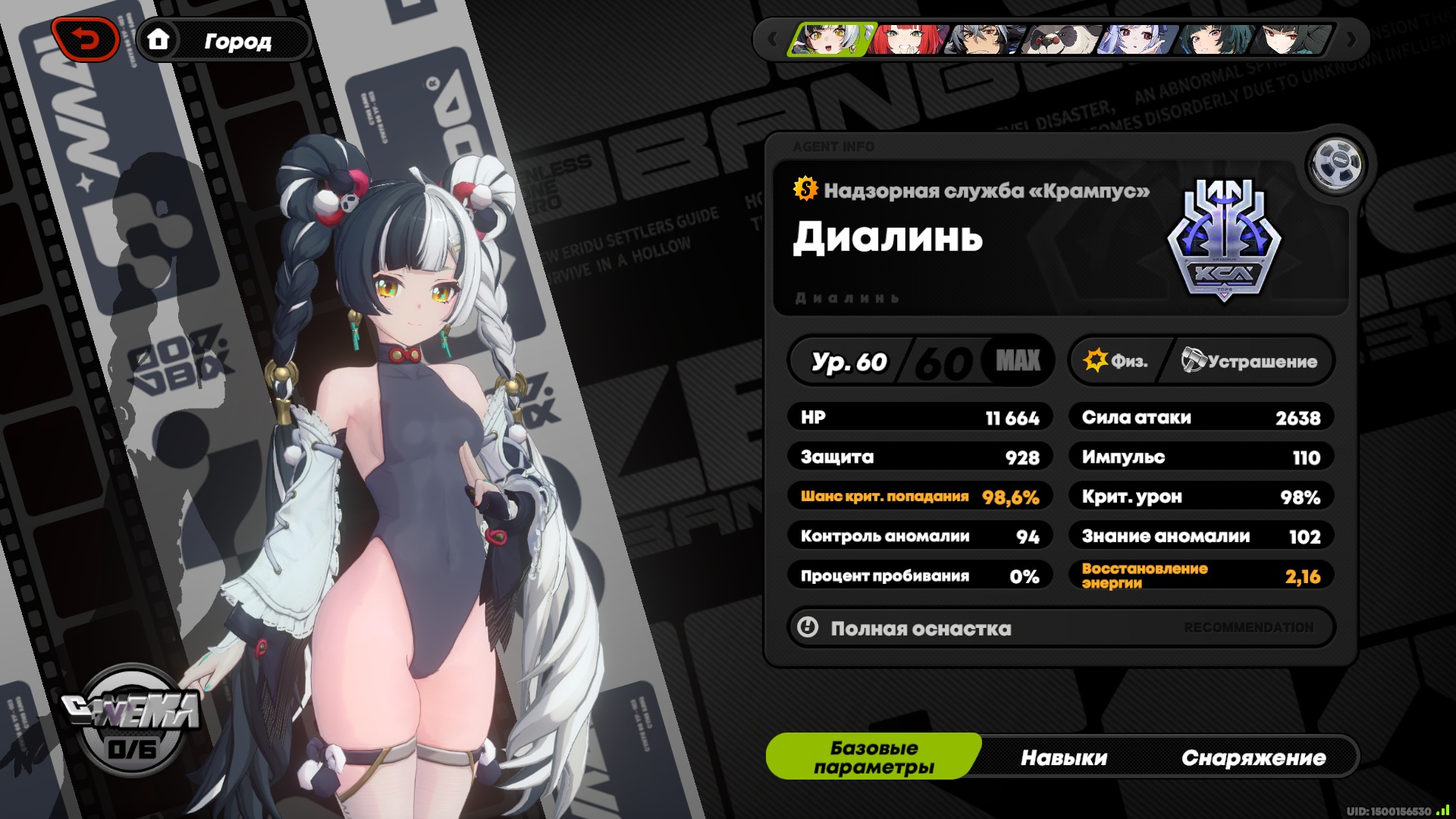The height and width of the screenshot is (819, 1456).
Task: Select the Базовые параметры tab
Action: click(874, 757)
